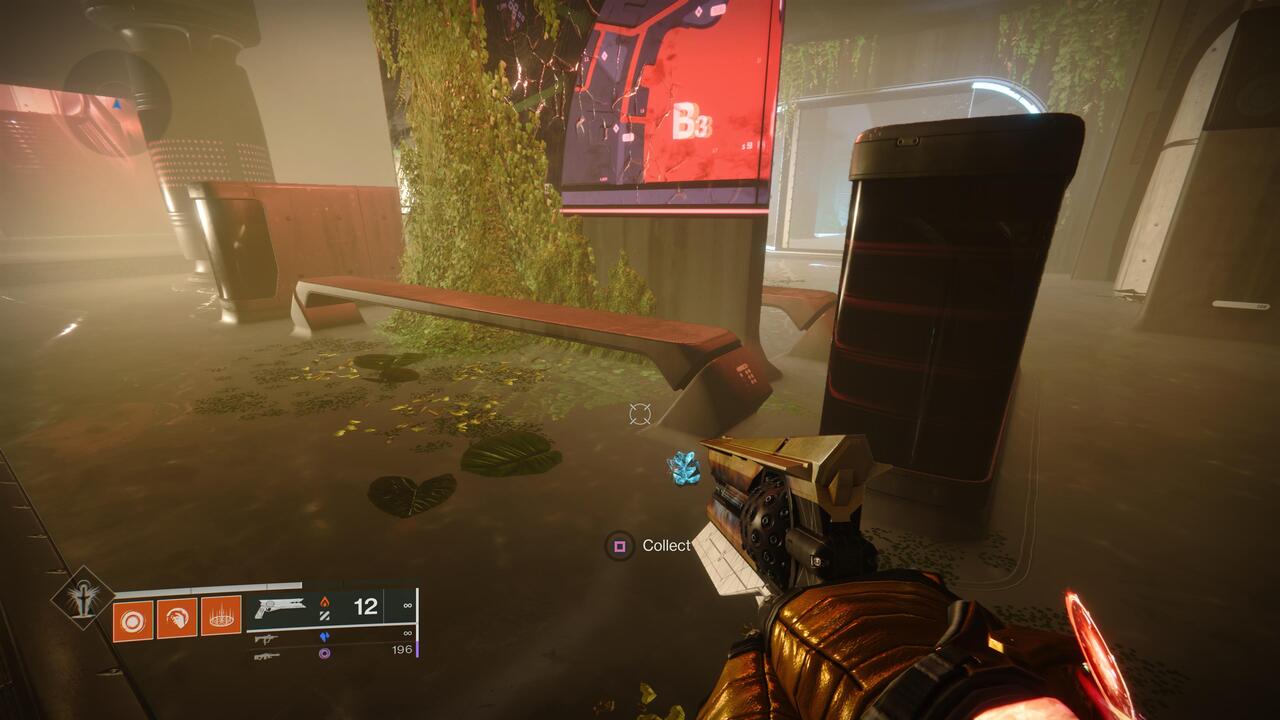This screenshot has height=720, width=1280.
Task: Select the heavy machine gun weapon icon
Action: tap(267, 654)
